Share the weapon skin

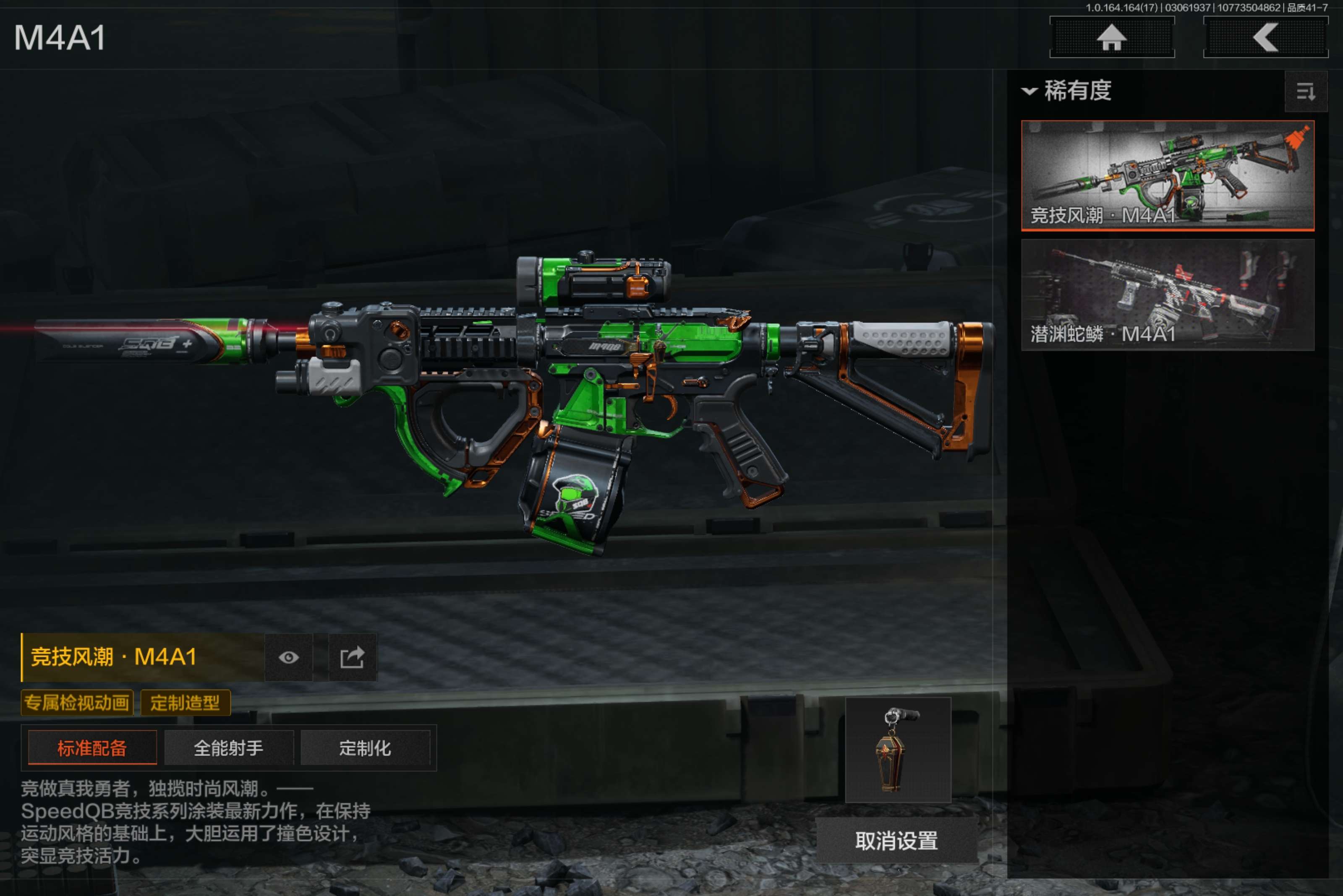point(352,657)
